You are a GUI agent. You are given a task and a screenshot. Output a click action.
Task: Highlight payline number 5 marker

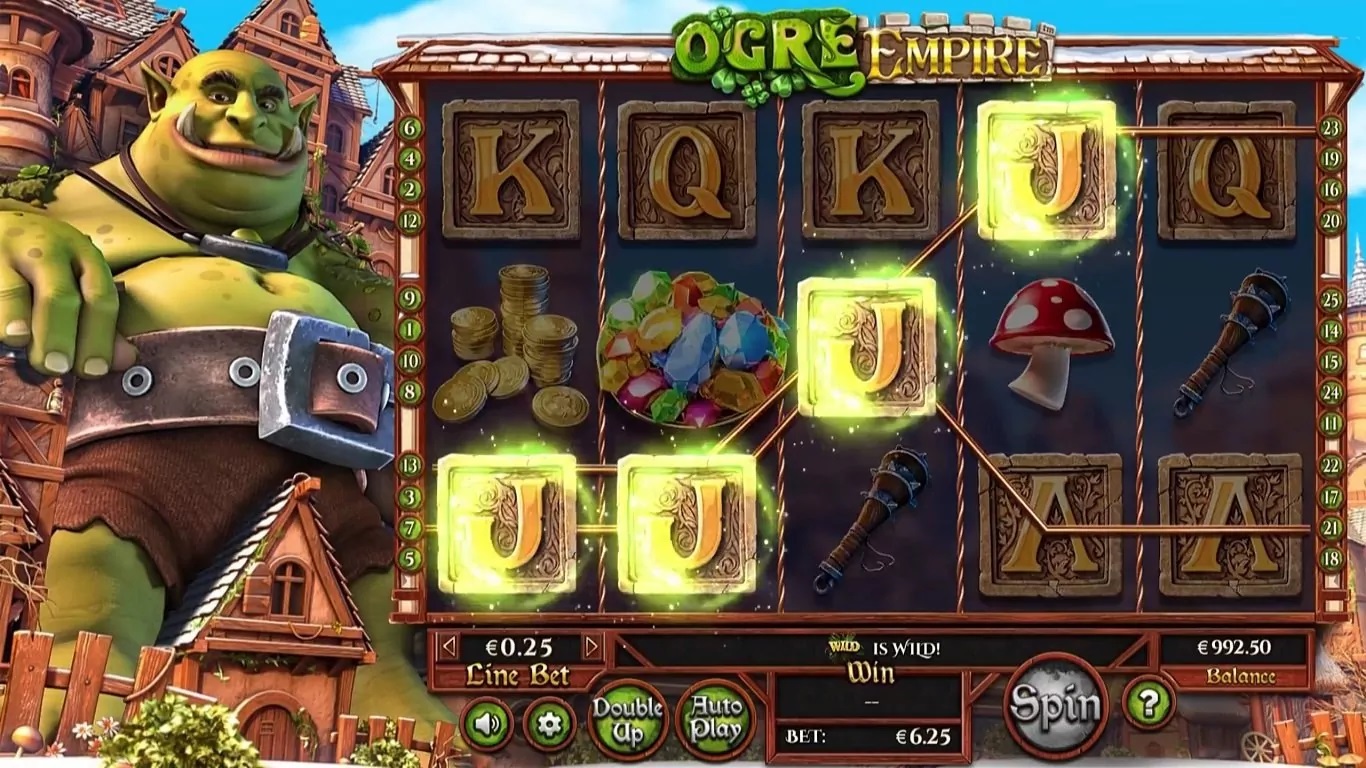(410, 558)
